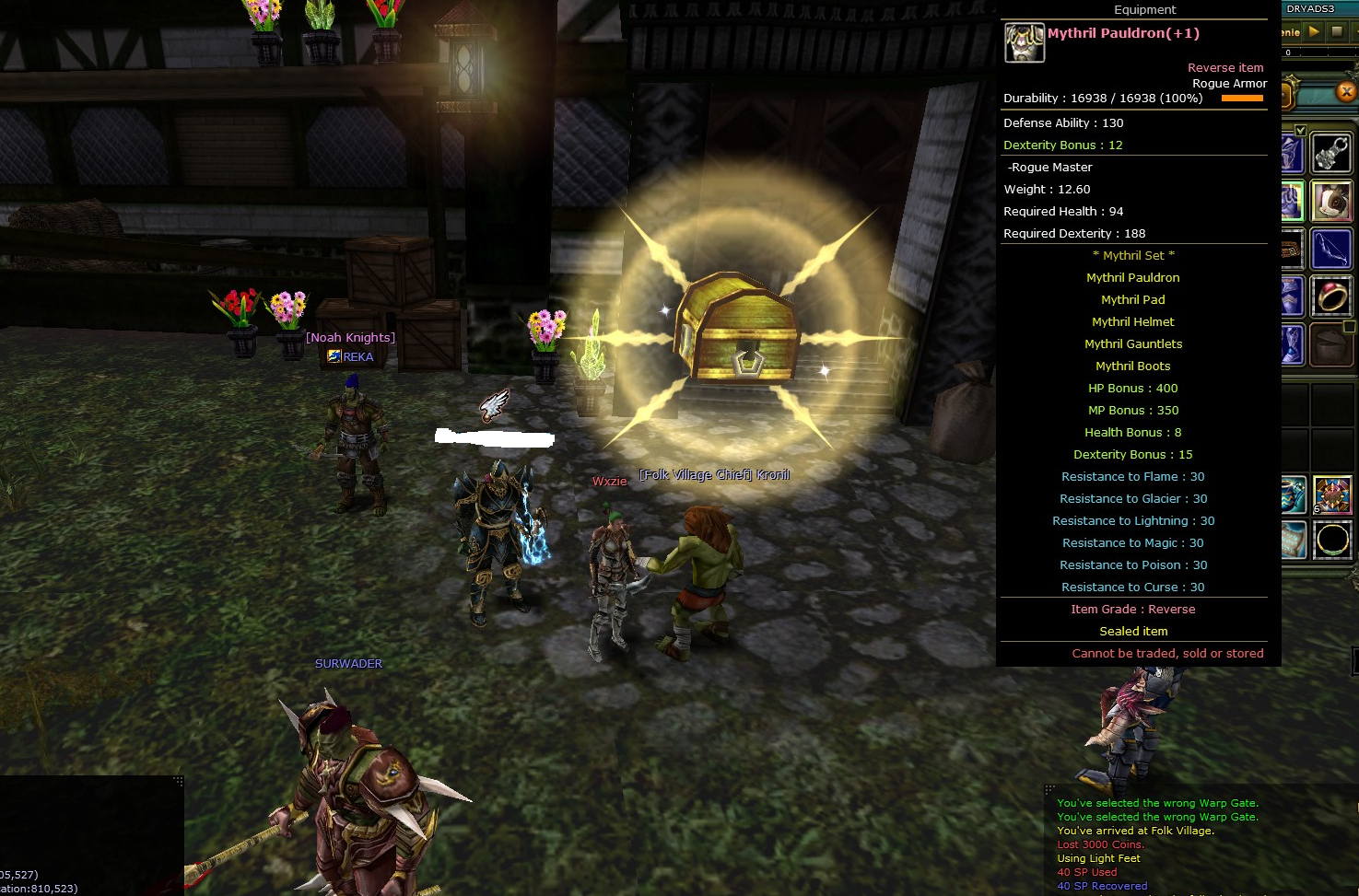This screenshot has height=896, width=1359.
Task: Select the crystal bow icon in inventory
Action: tap(1330, 246)
